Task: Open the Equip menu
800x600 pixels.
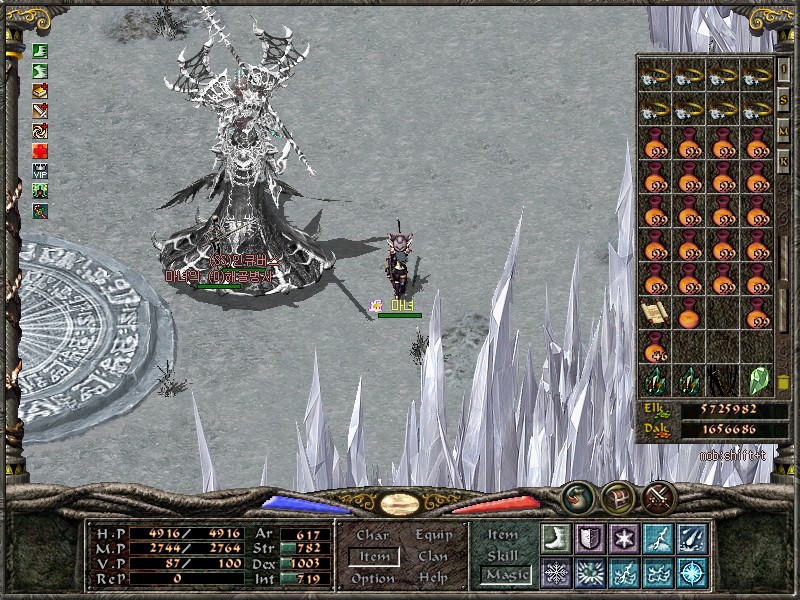Action: click(433, 536)
